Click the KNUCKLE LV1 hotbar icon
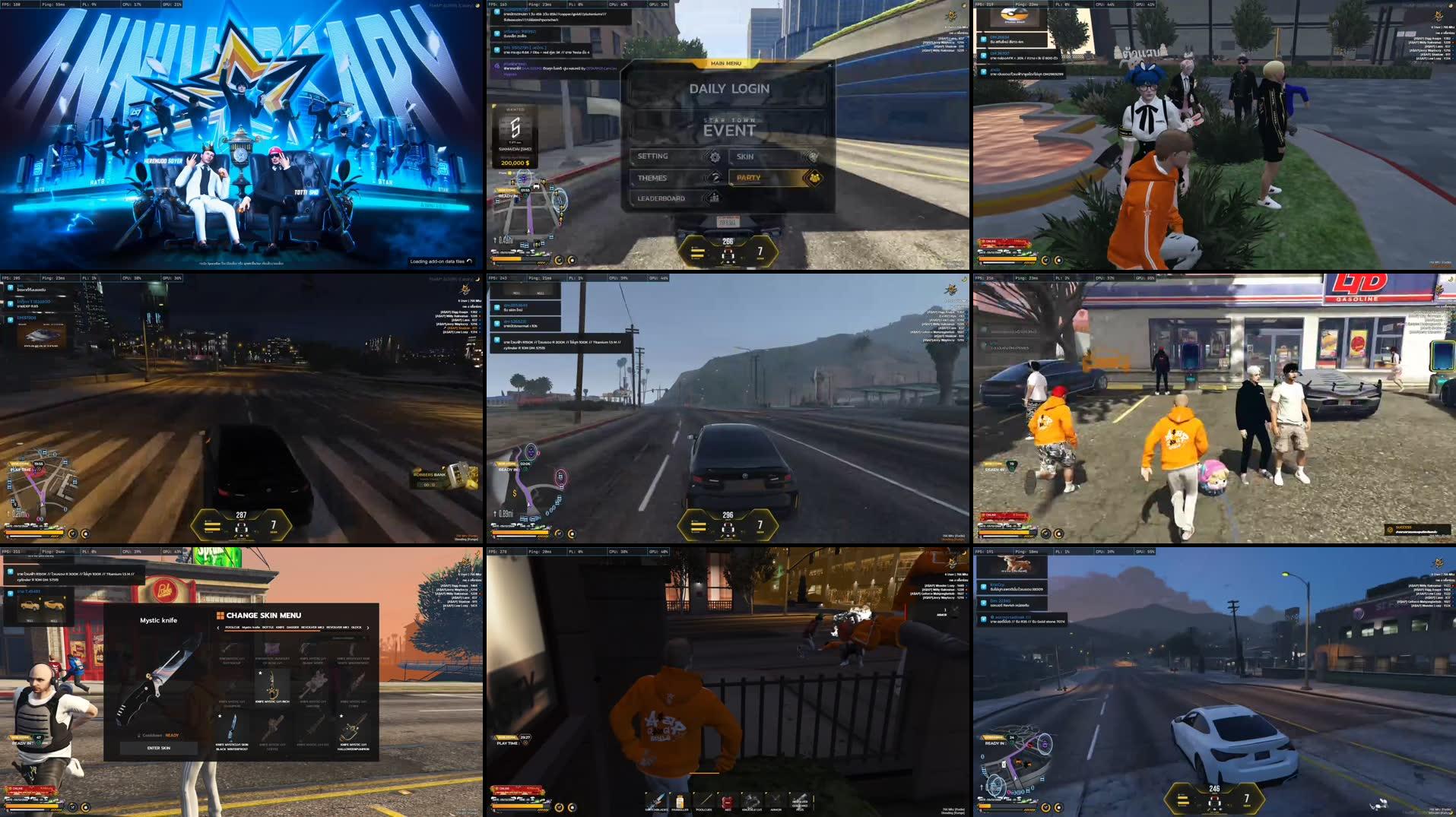 pos(751,800)
